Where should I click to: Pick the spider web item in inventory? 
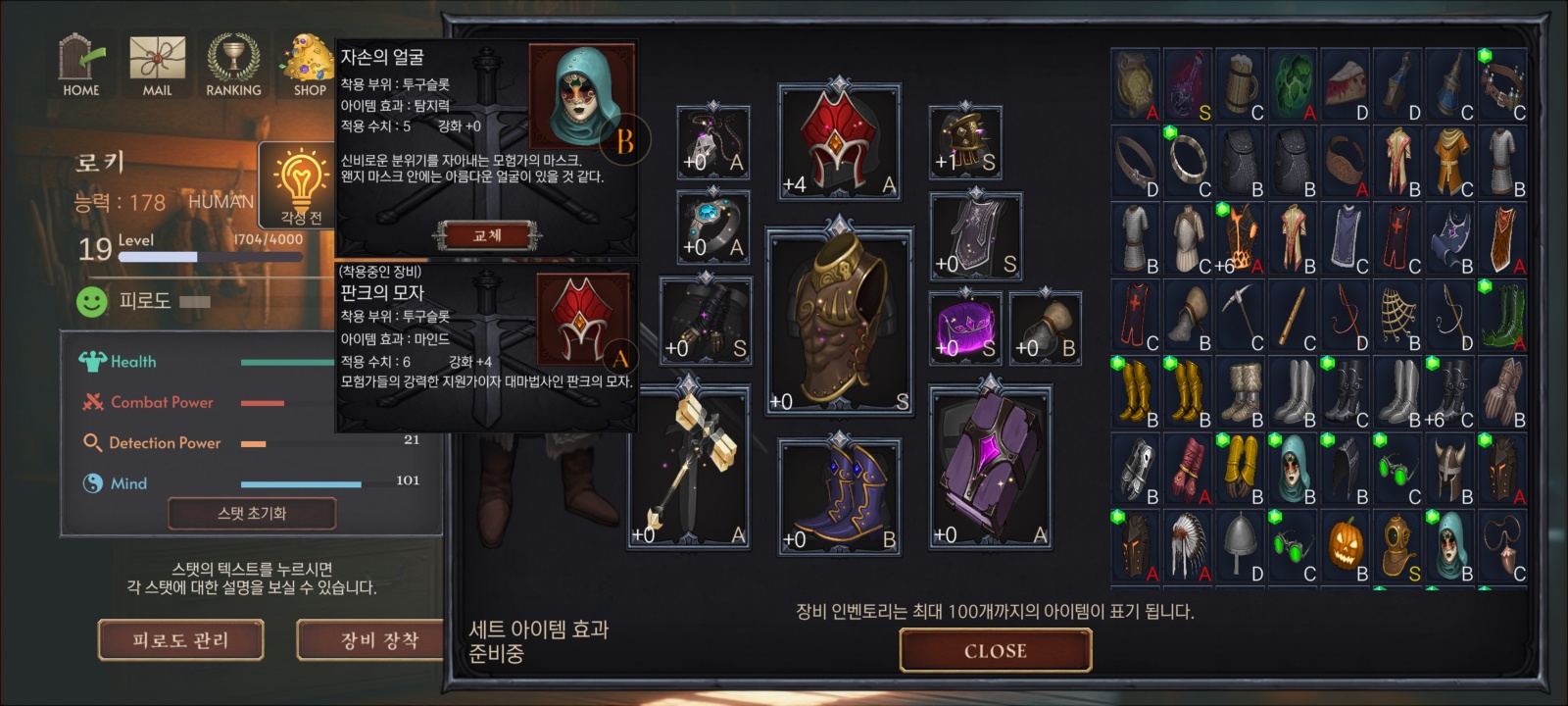(x=1398, y=317)
